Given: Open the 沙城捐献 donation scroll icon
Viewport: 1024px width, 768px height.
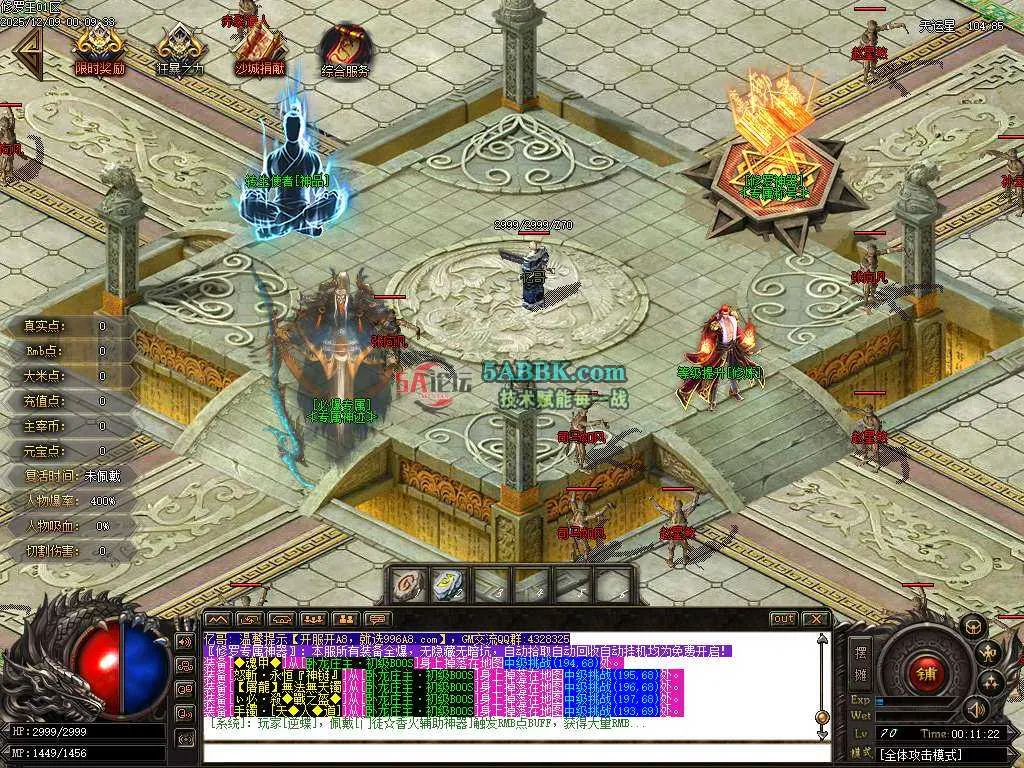Looking at the screenshot, I should point(260,48).
